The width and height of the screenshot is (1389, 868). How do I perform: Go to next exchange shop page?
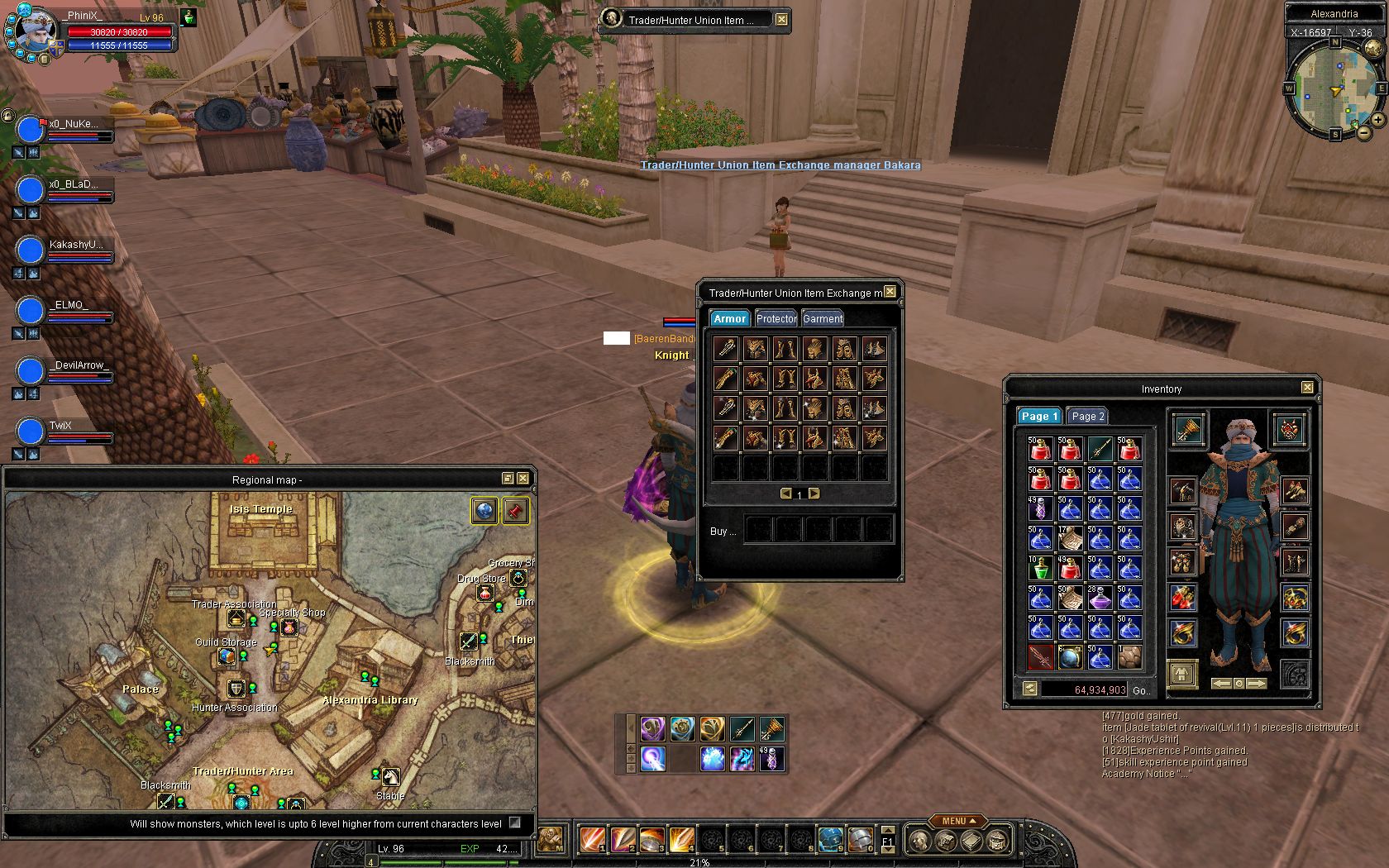tap(814, 494)
